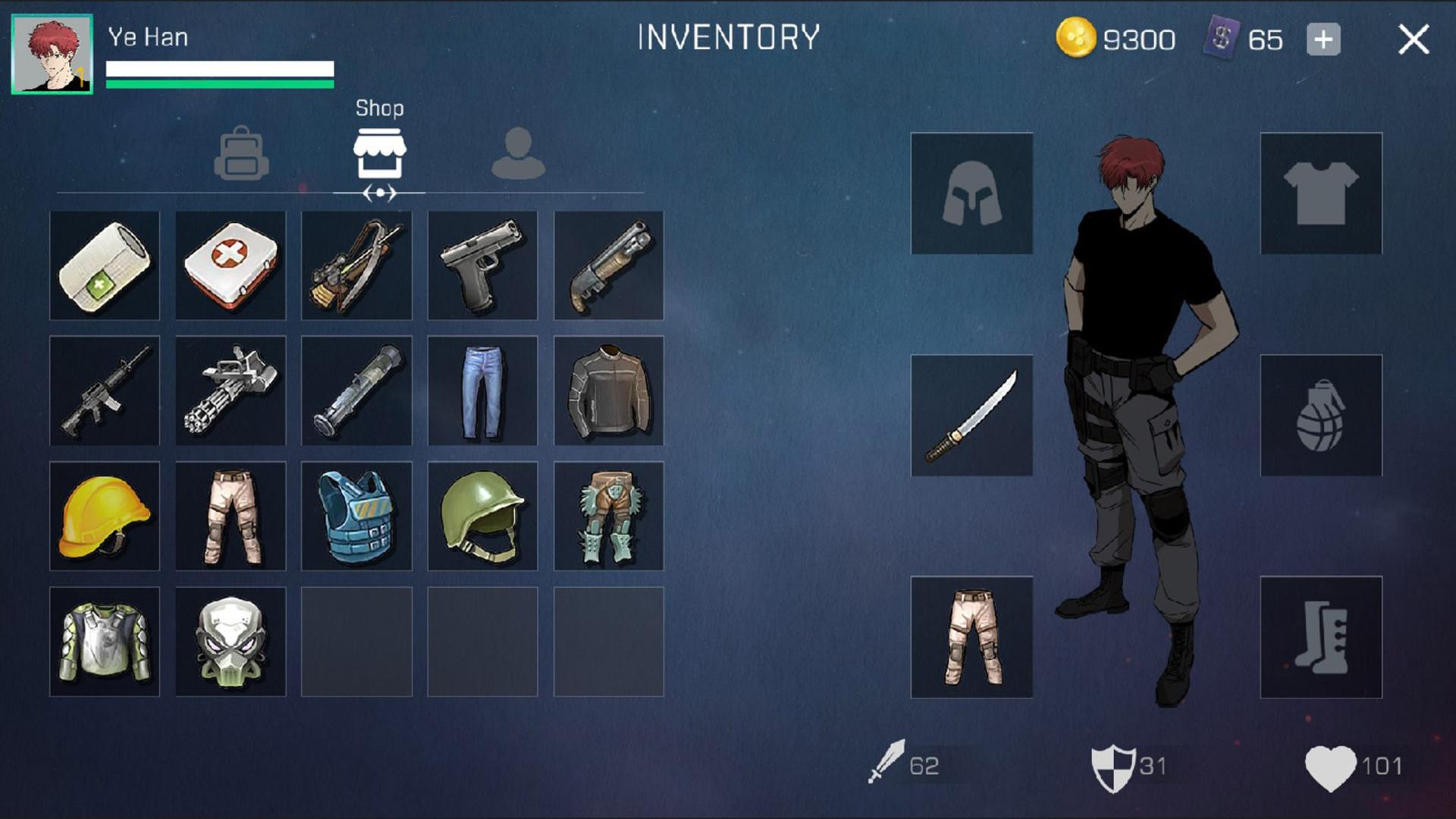Select the shotgun item
1456x819 pixels.
point(609,265)
